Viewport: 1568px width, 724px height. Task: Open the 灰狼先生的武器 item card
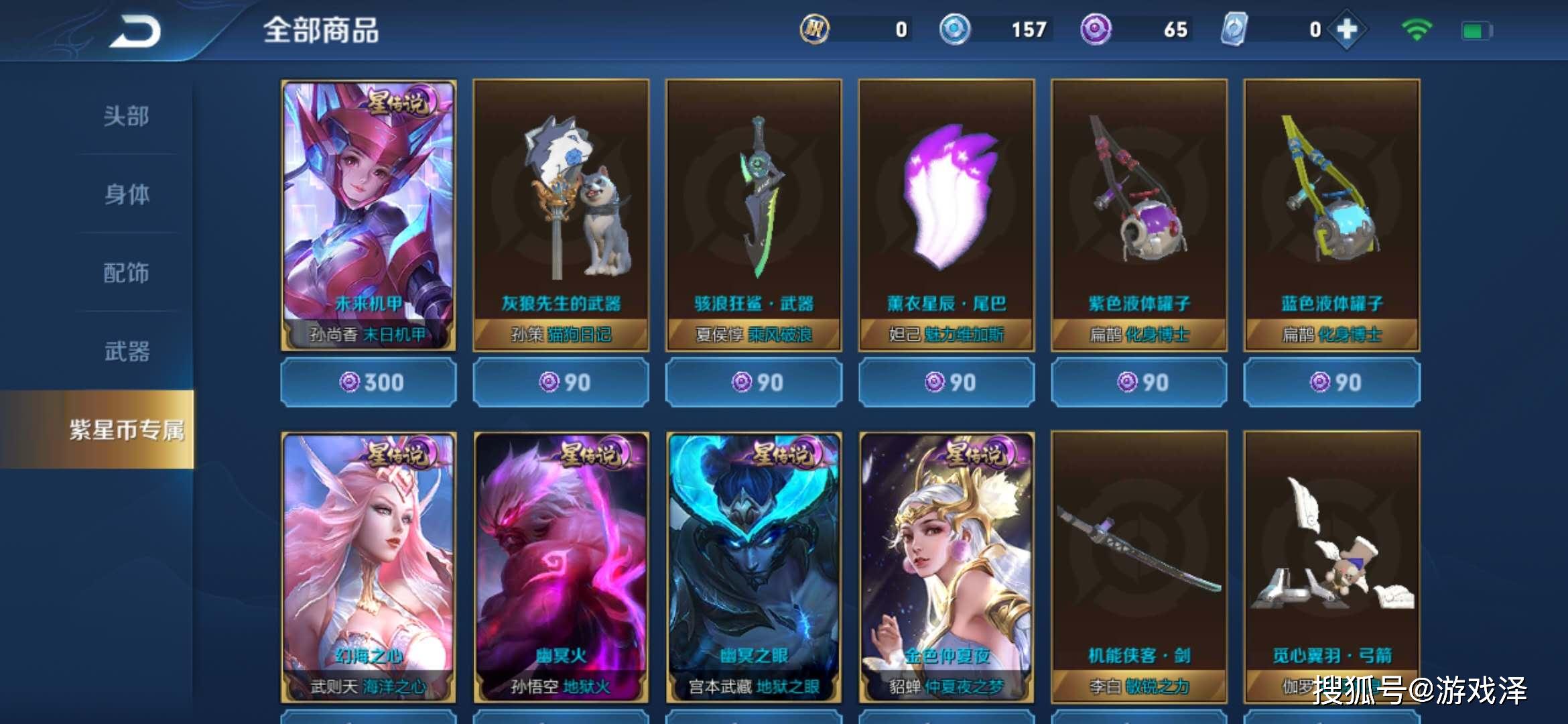(x=561, y=215)
